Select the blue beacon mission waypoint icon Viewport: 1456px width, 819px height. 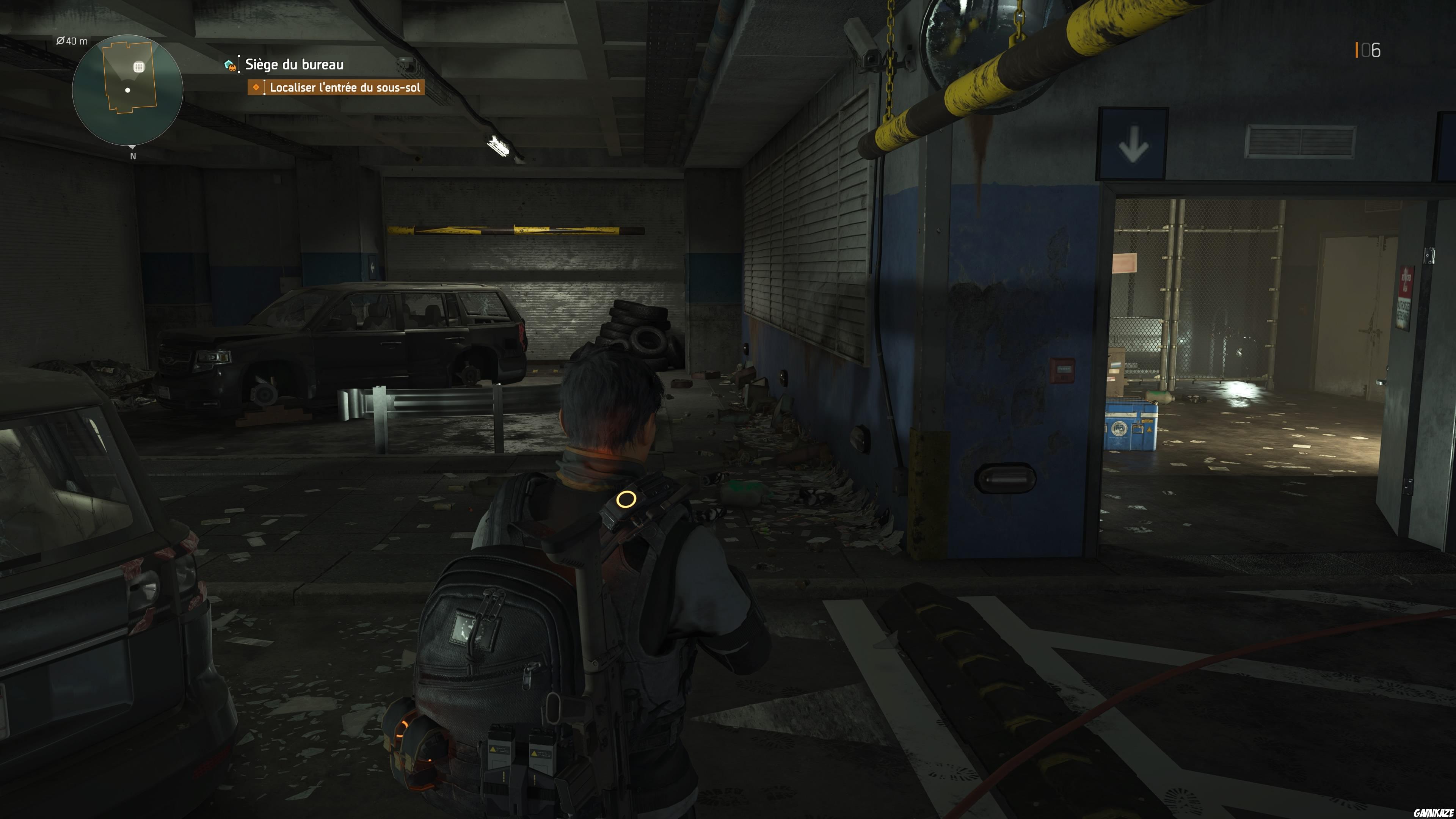pos(228,63)
